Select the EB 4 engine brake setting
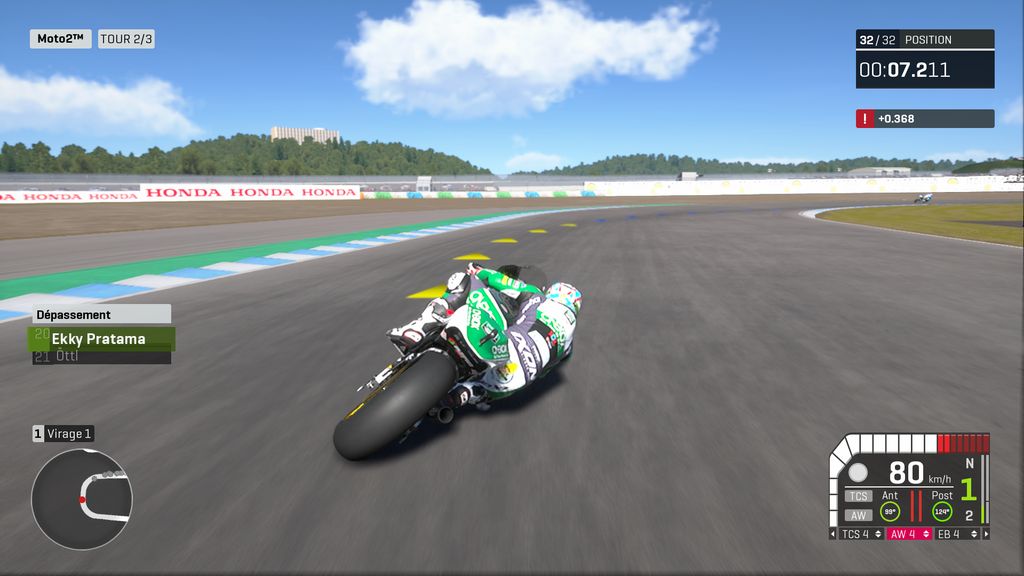 957,534
